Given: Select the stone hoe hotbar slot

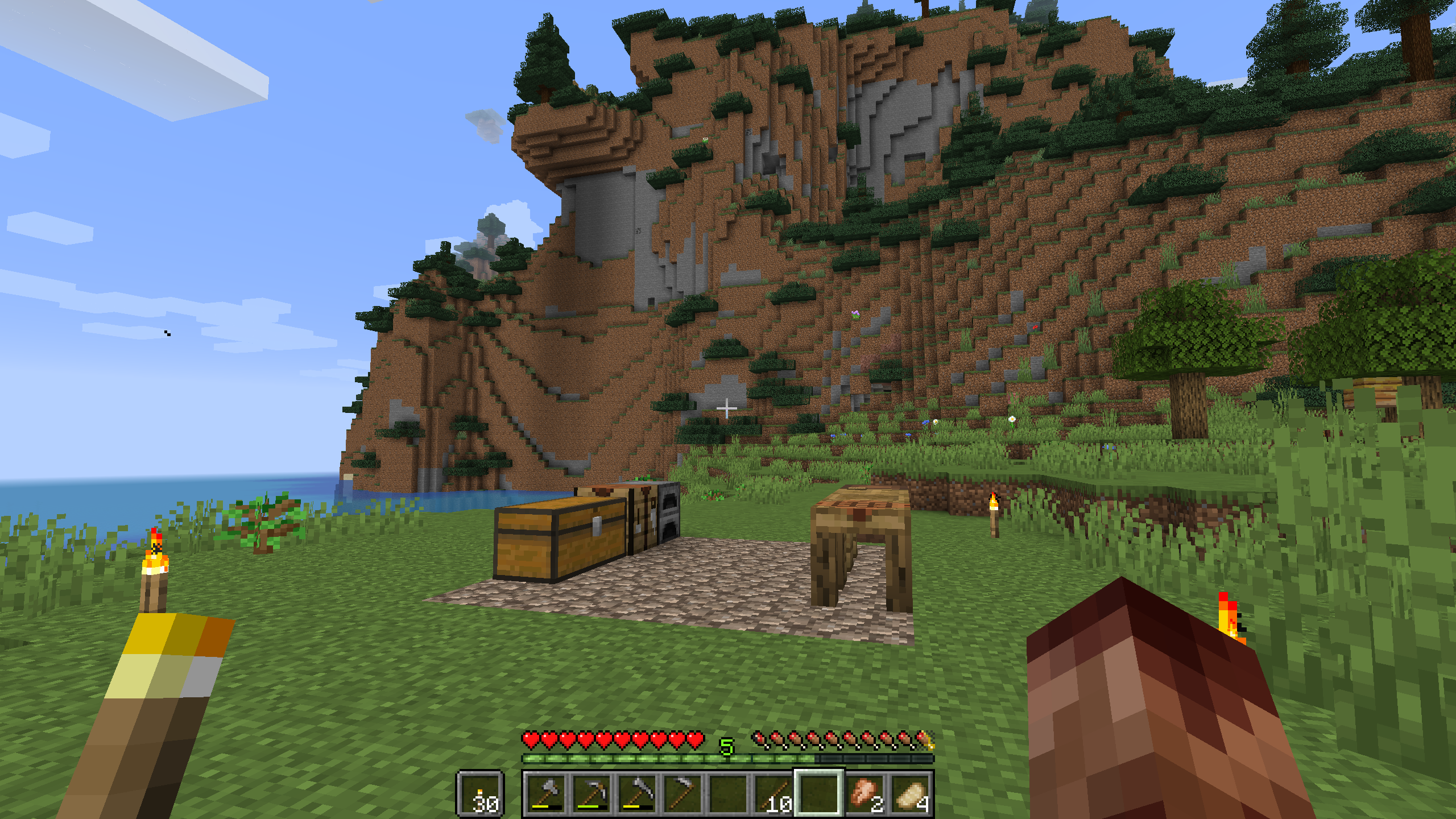Looking at the screenshot, I should 682,793.
